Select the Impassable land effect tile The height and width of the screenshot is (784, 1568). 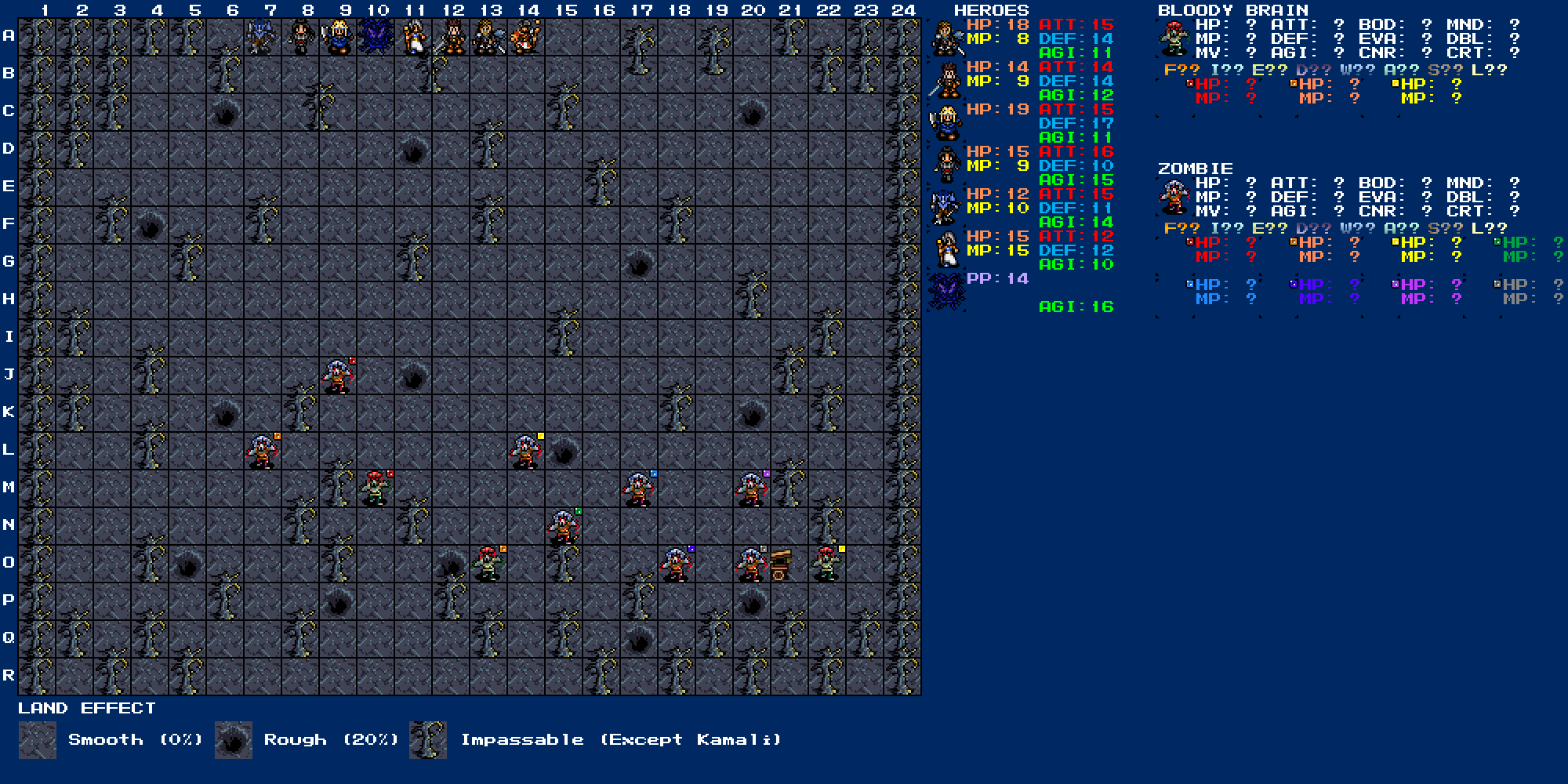coord(428,740)
